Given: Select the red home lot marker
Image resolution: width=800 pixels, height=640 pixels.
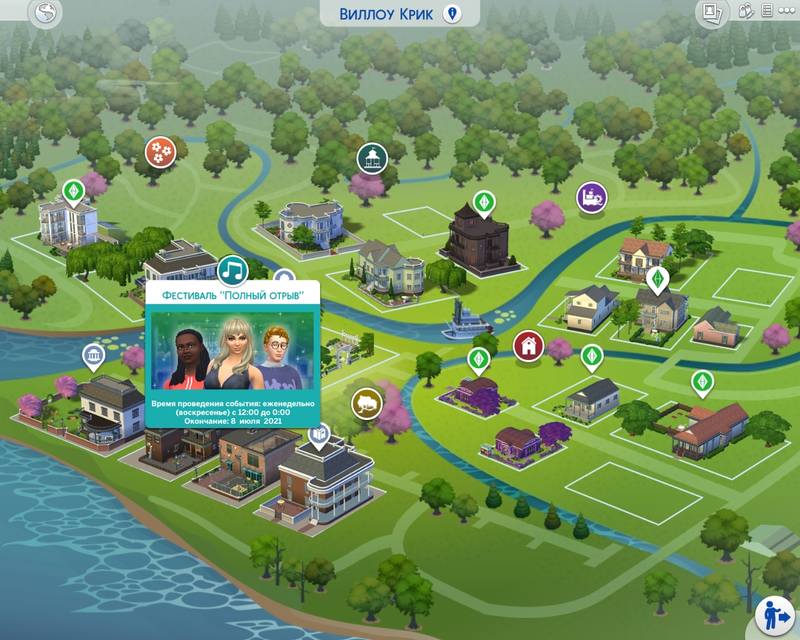Looking at the screenshot, I should pos(526,346).
